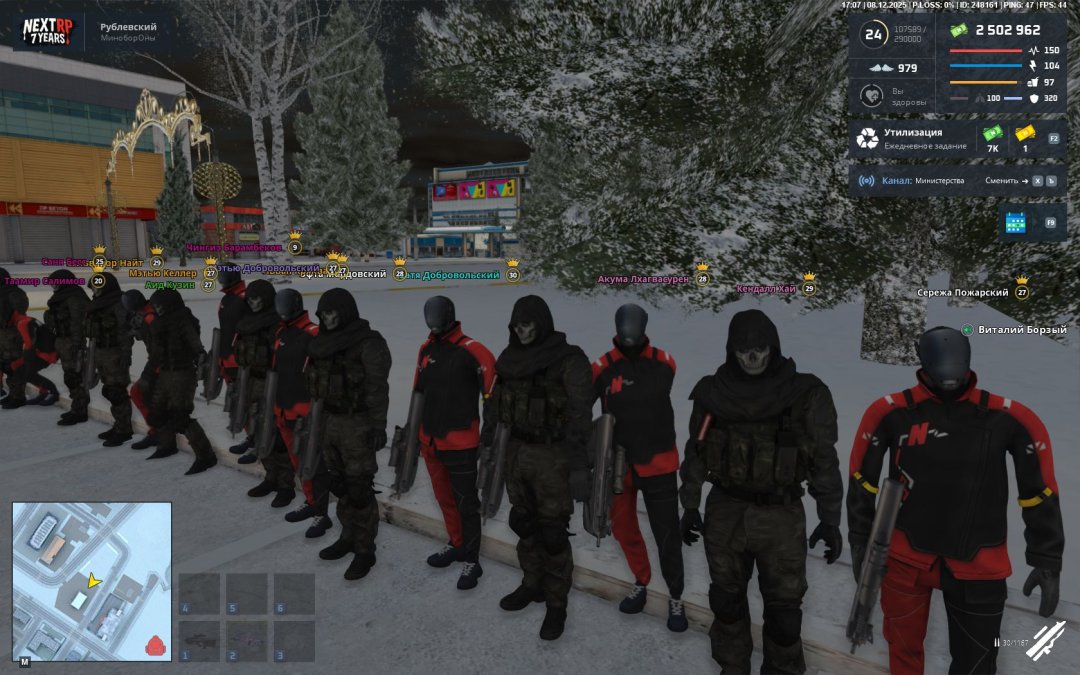Select the rifle in weapon slot 1
Viewport: 1080px width, 675px height.
pos(199,641)
